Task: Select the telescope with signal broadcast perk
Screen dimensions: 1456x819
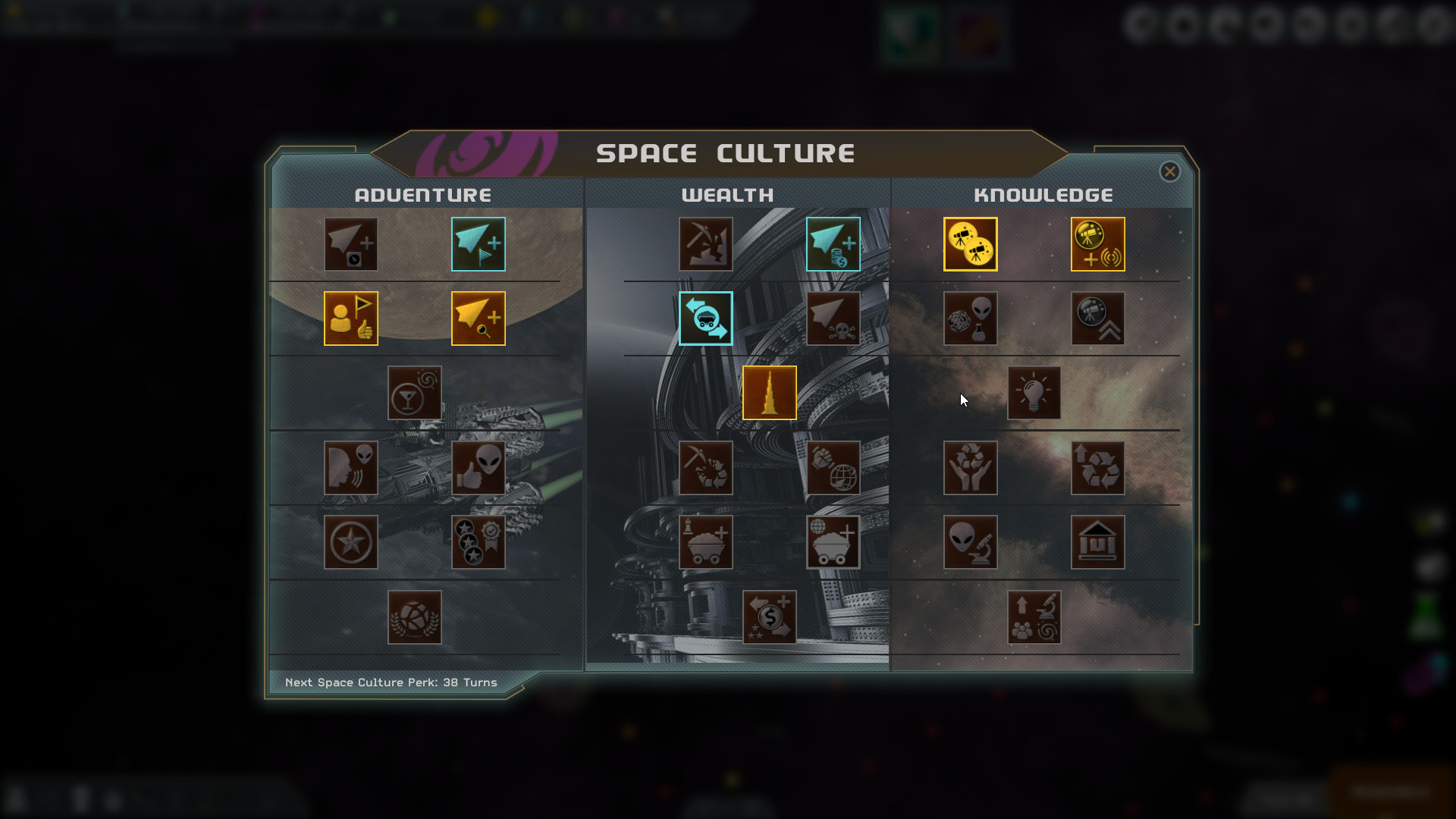Action: [x=1098, y=243]
